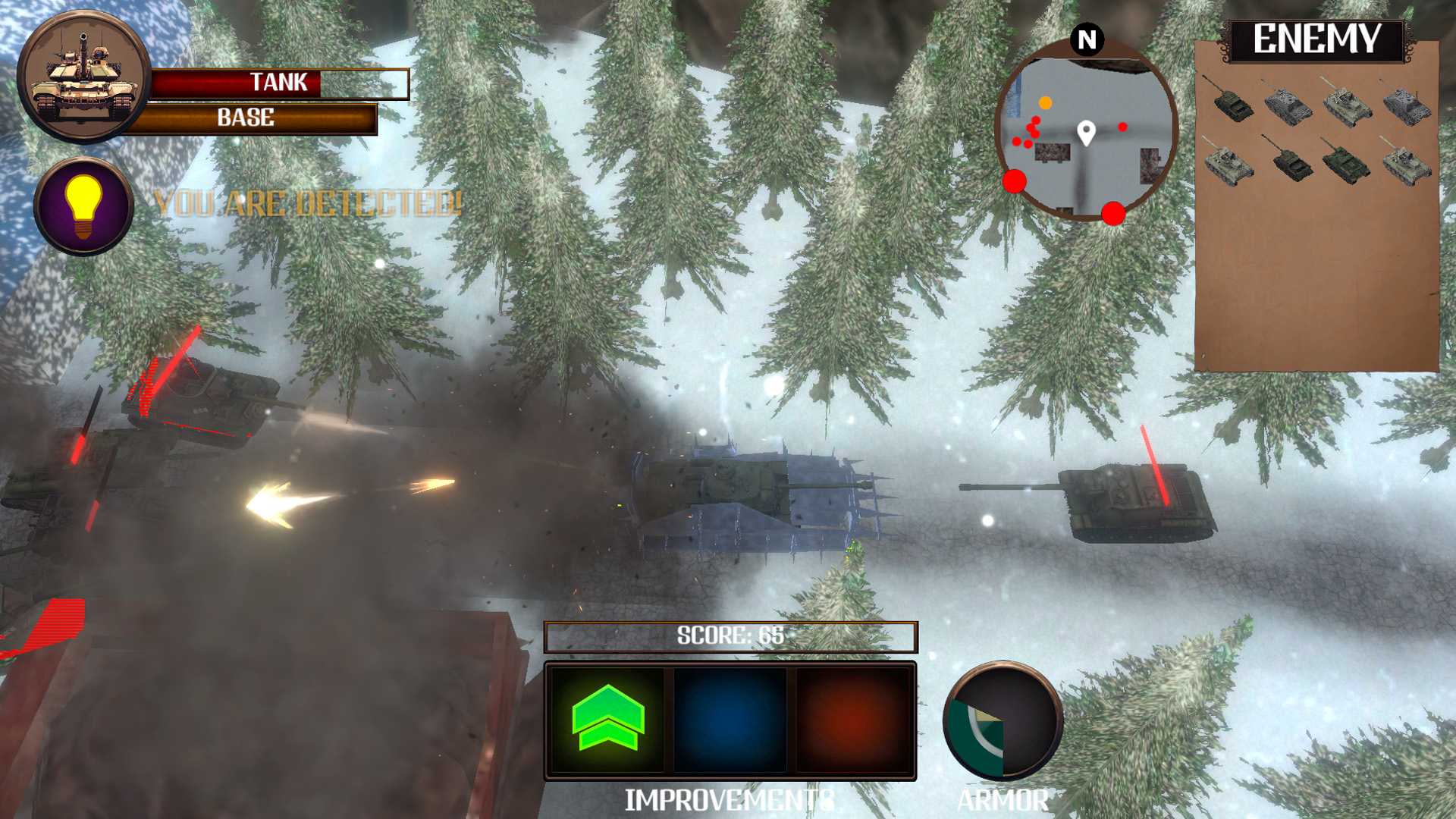Screen dimensions: 1456x819
Task: Click the yellow lightbulb hint button
Action: tap(83, 206)
